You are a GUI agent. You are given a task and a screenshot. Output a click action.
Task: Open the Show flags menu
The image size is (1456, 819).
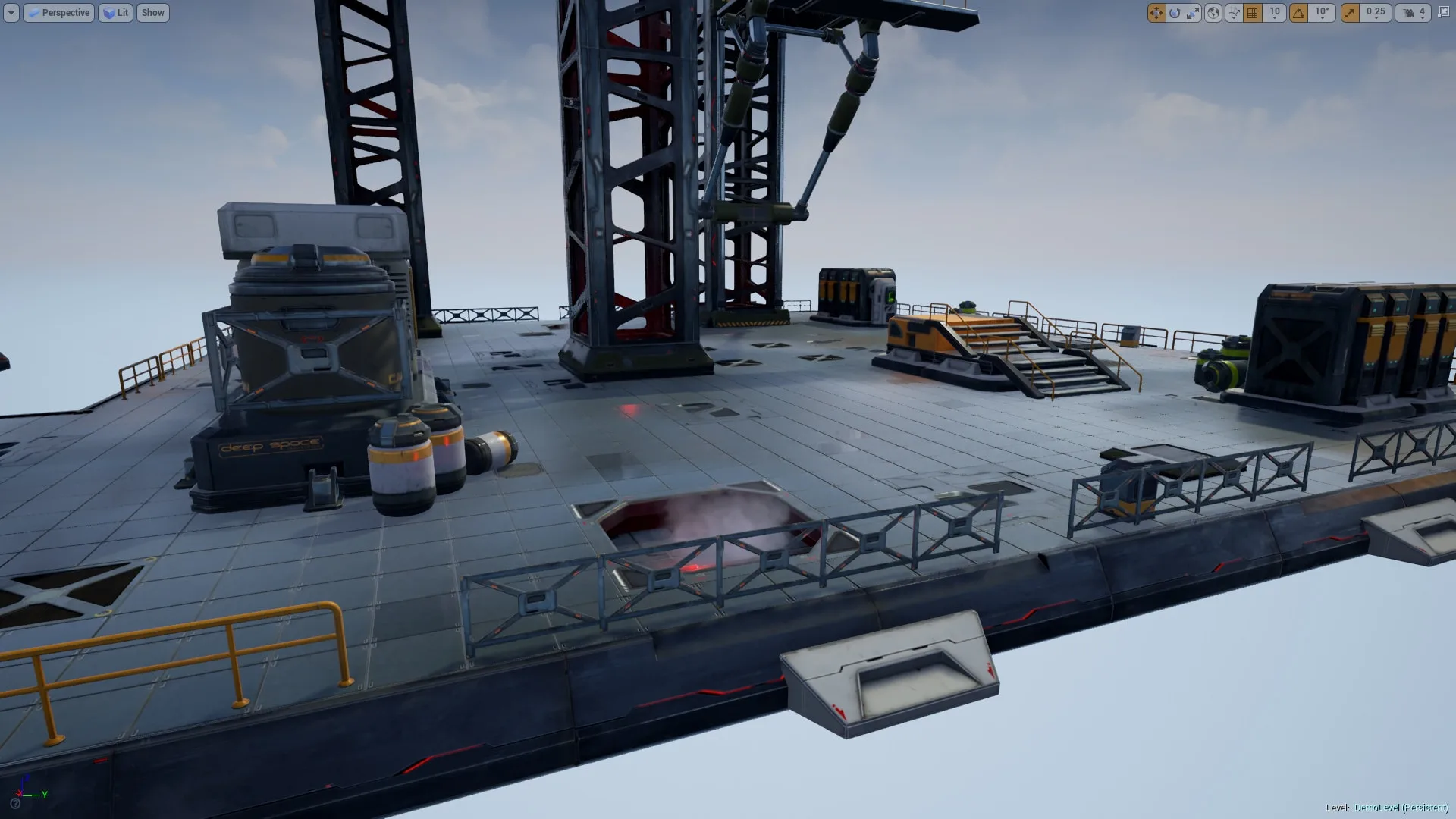click(x=152, y=13)
